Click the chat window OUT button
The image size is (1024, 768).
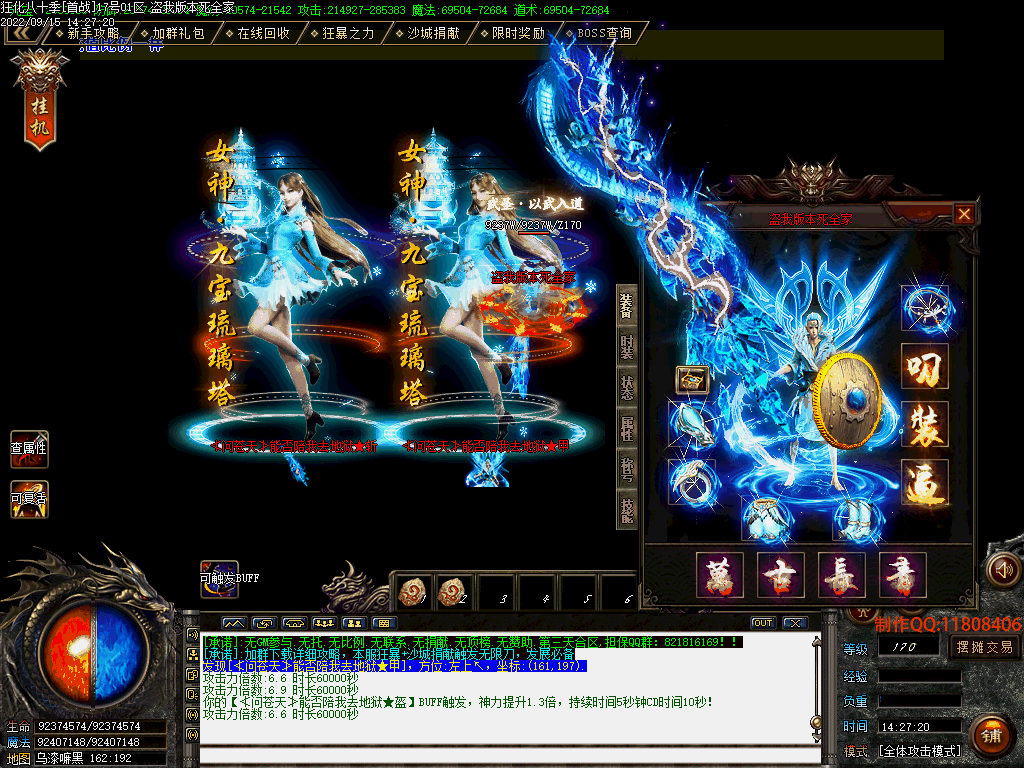pos(763,623)
